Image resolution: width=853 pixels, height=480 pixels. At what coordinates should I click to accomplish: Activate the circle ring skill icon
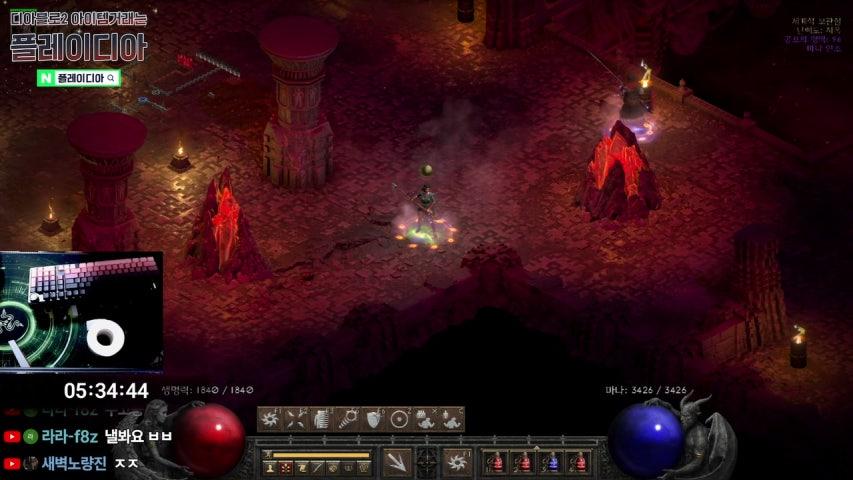pos(400,419)
